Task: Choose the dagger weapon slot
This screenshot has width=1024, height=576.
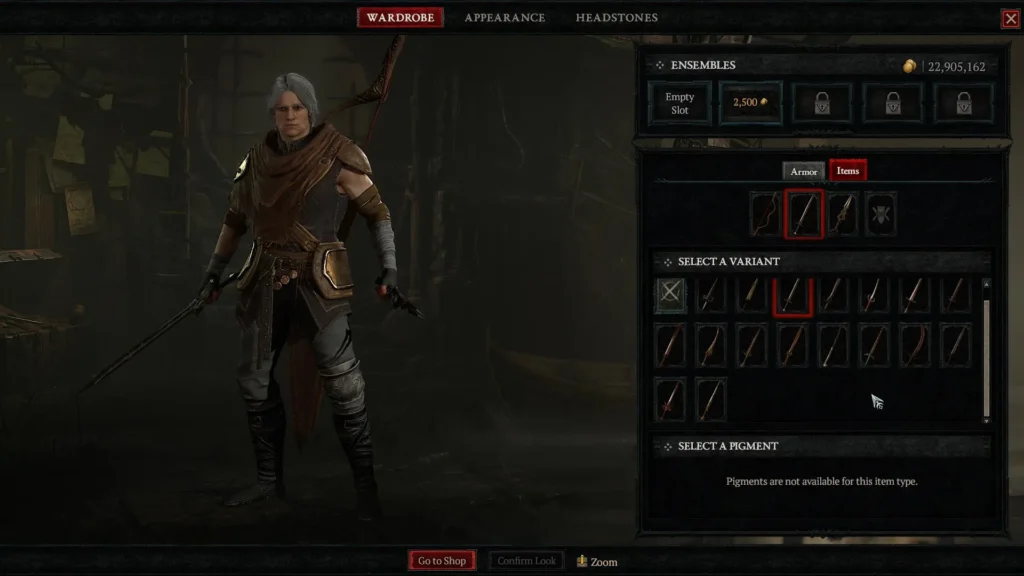Action: 842,214
